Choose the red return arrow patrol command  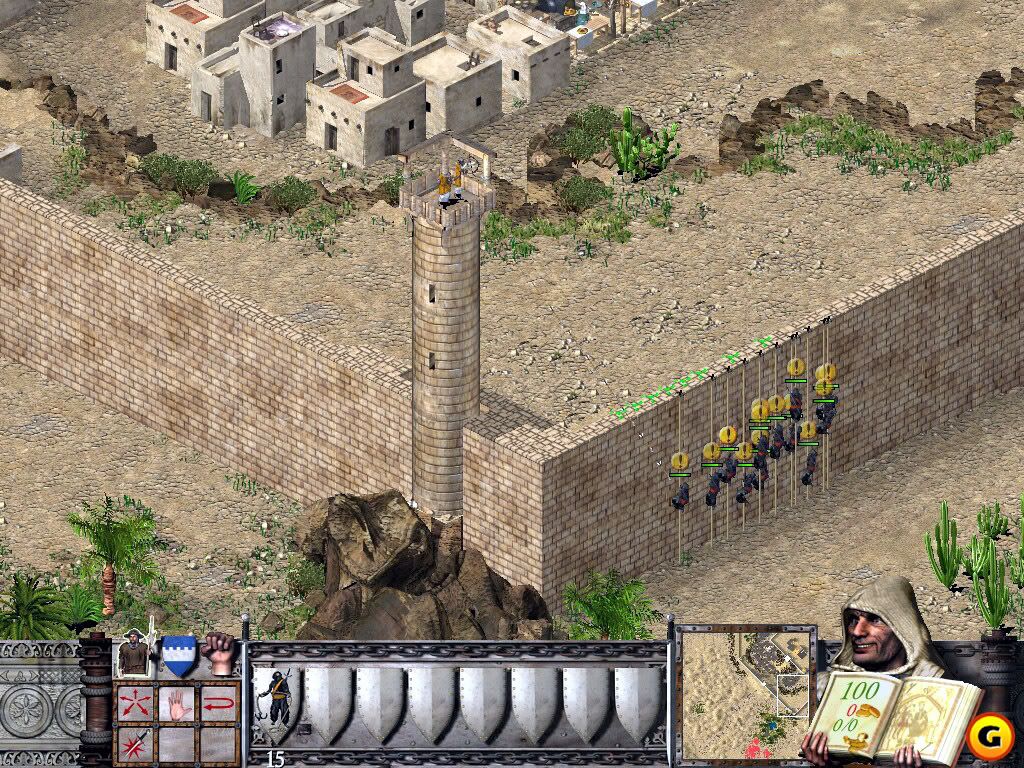coord(219,702)
